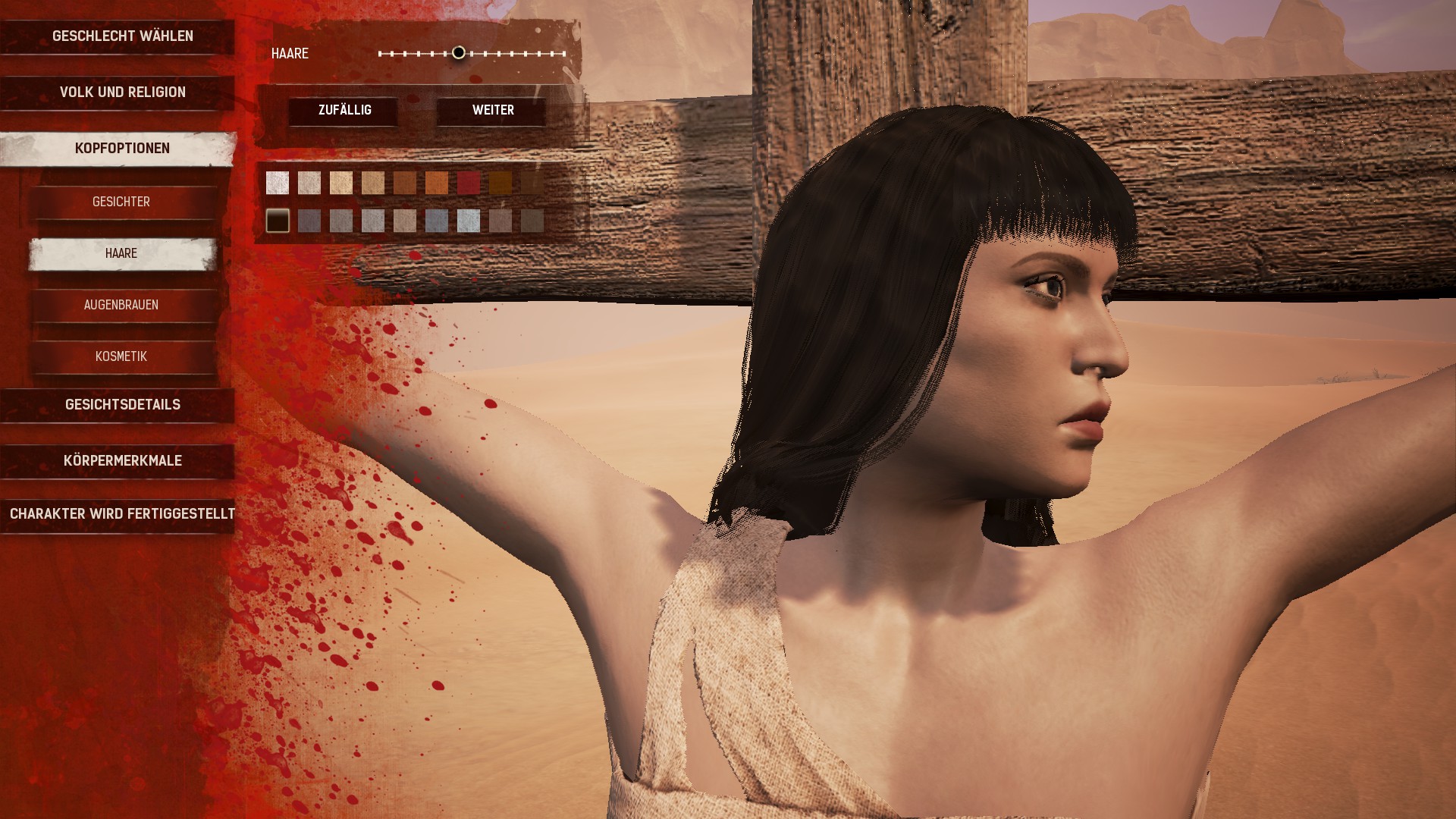Select the Kopfoptionen category

coord(122,149)
